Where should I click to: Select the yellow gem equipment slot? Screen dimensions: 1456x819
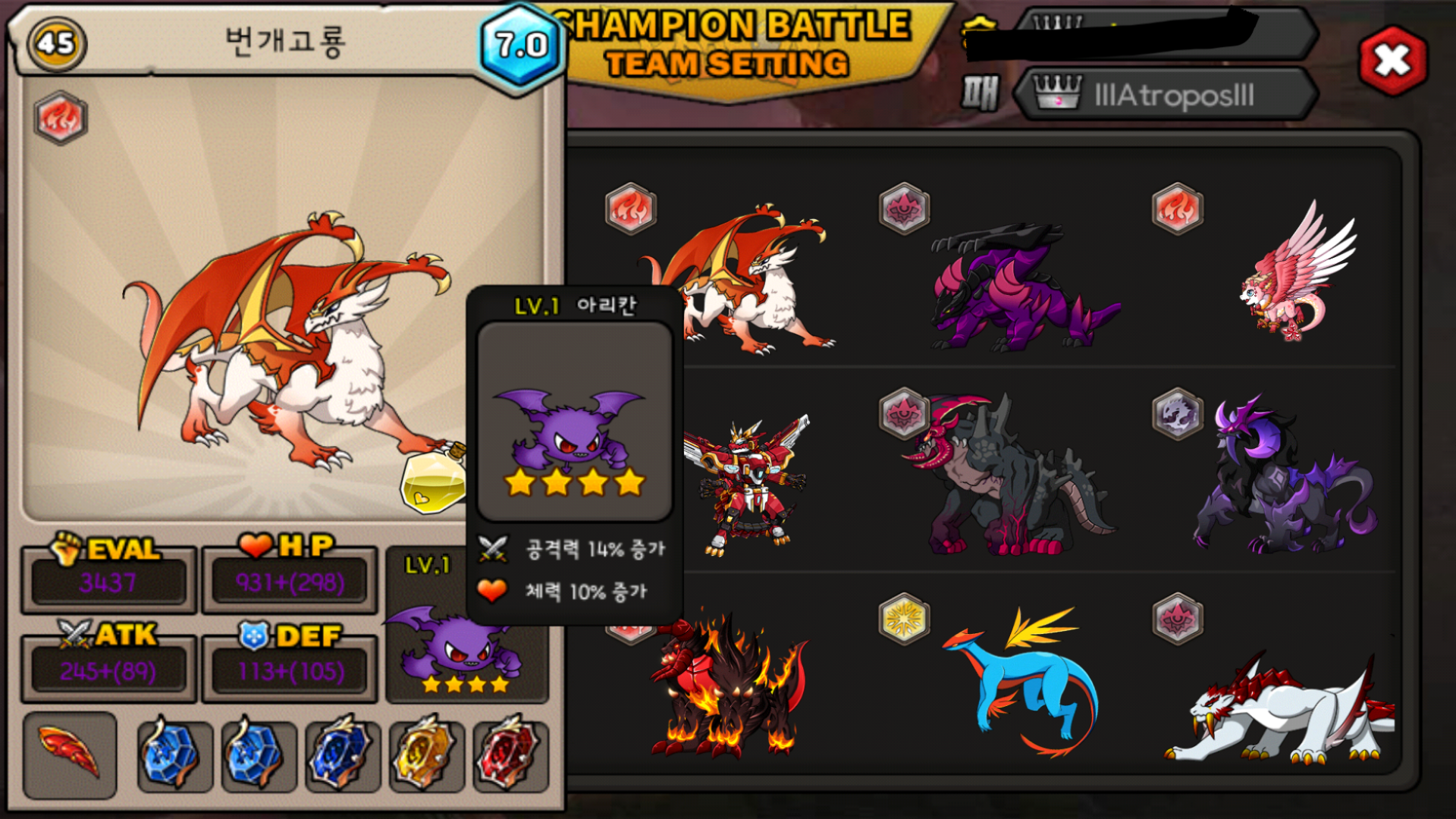(x=425, y=755)
